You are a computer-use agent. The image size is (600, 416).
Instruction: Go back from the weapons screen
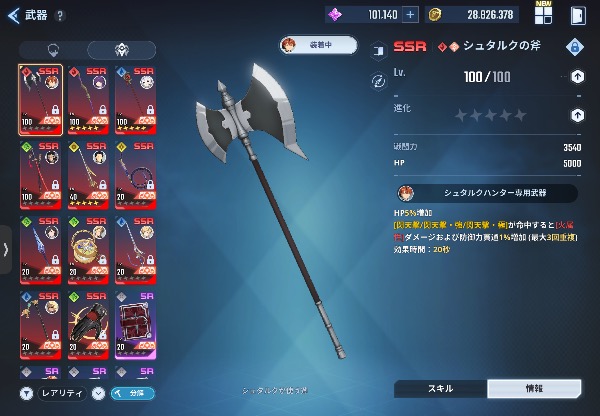(x=13, y=15)
